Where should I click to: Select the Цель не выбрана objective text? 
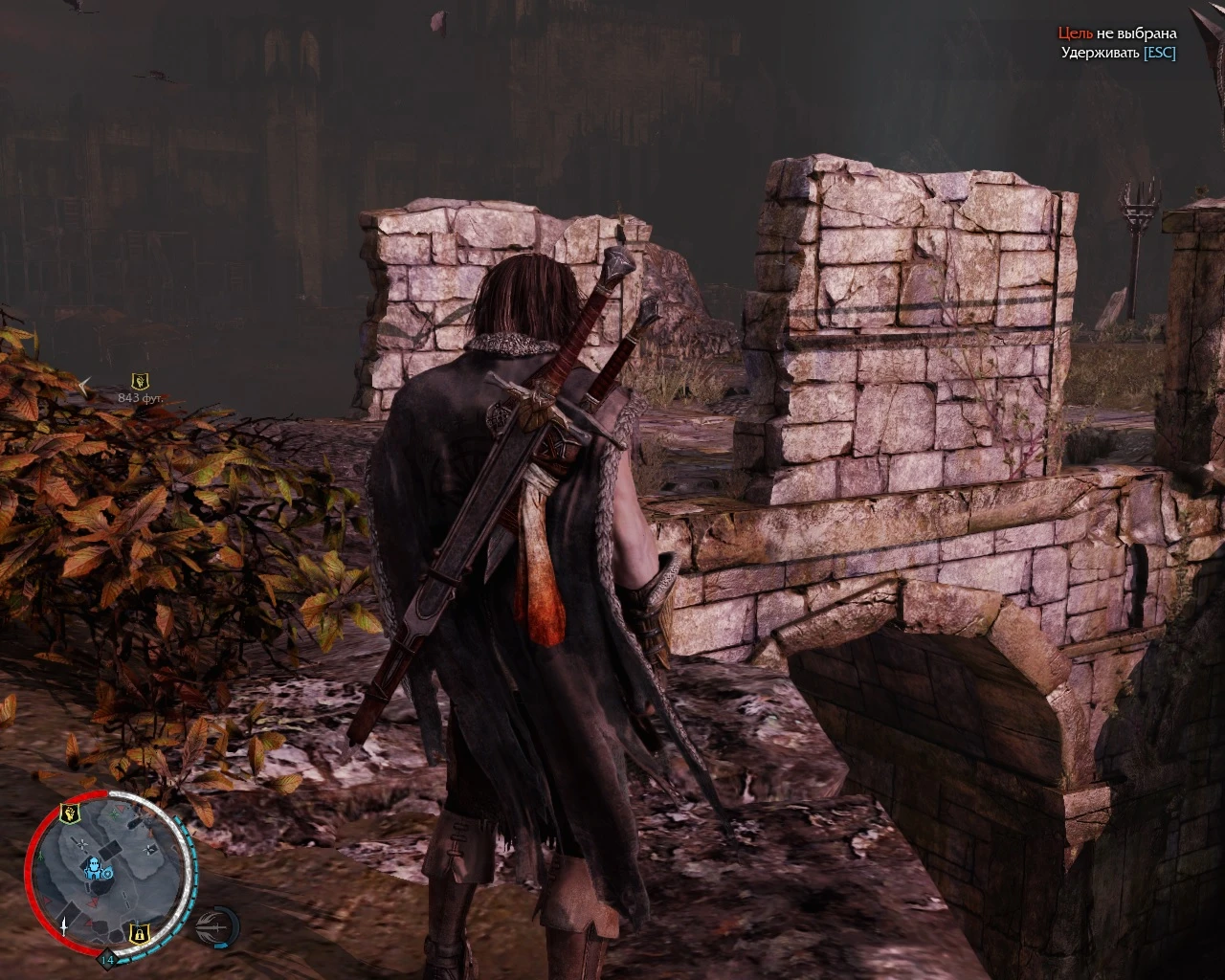click(x=1118, y=32)
